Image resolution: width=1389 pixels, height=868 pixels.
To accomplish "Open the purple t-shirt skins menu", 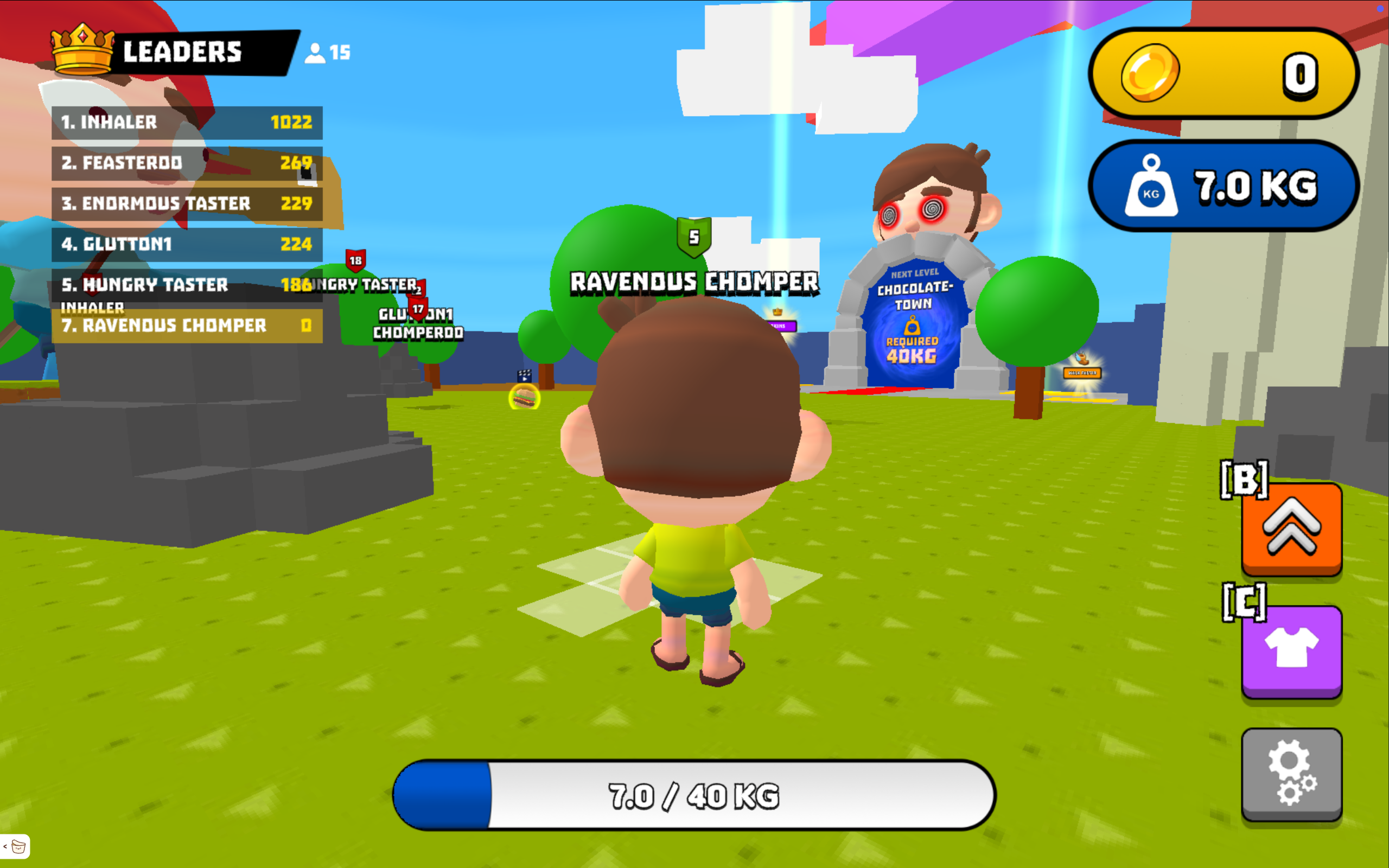I will pyautogui.click(x=1291, y=651).
